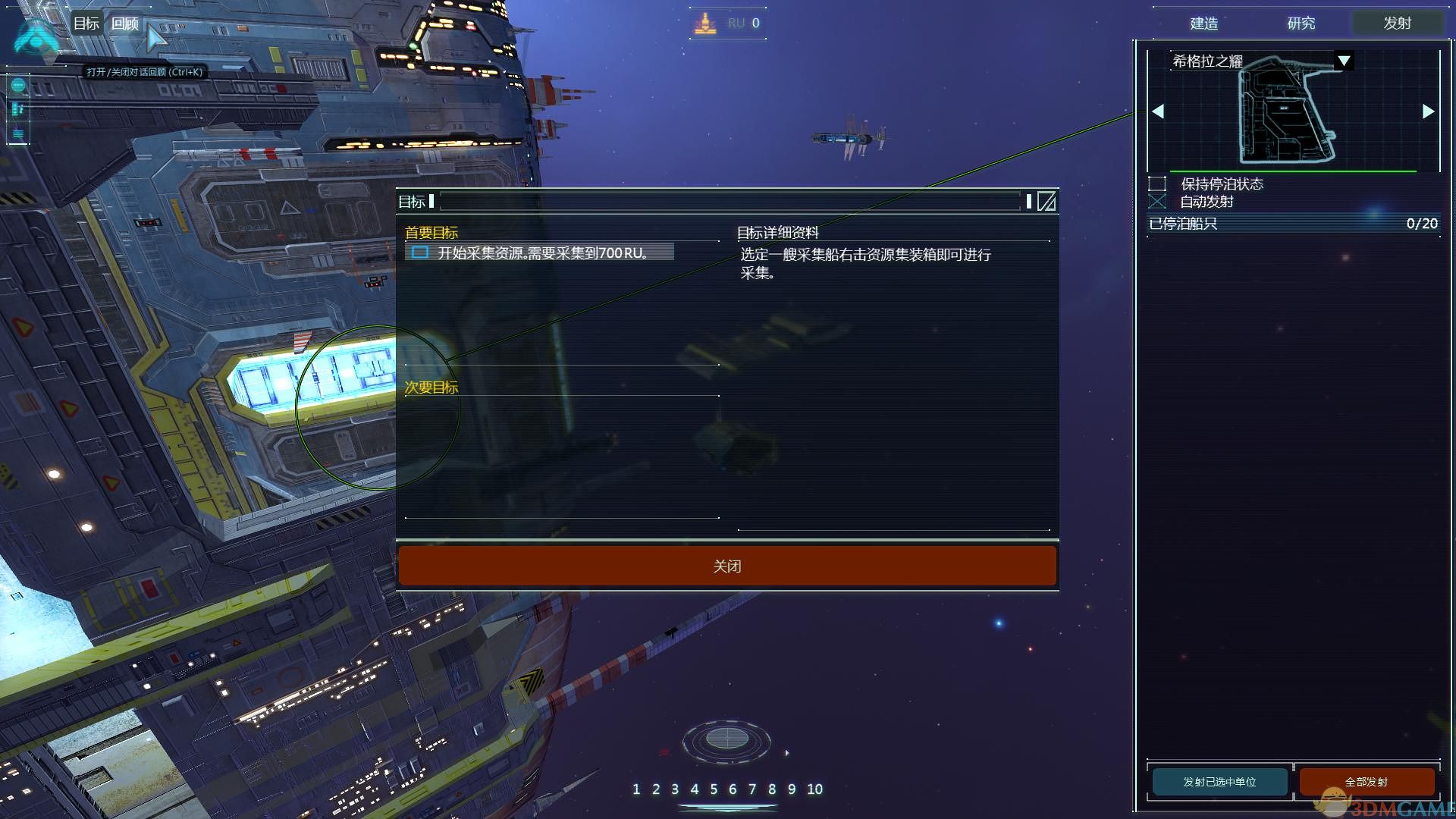Image resolution: width=1456 pixels, height=819 pixels.
Task: Click the RU resource icon at top center
Action: [x=705, y=23]
